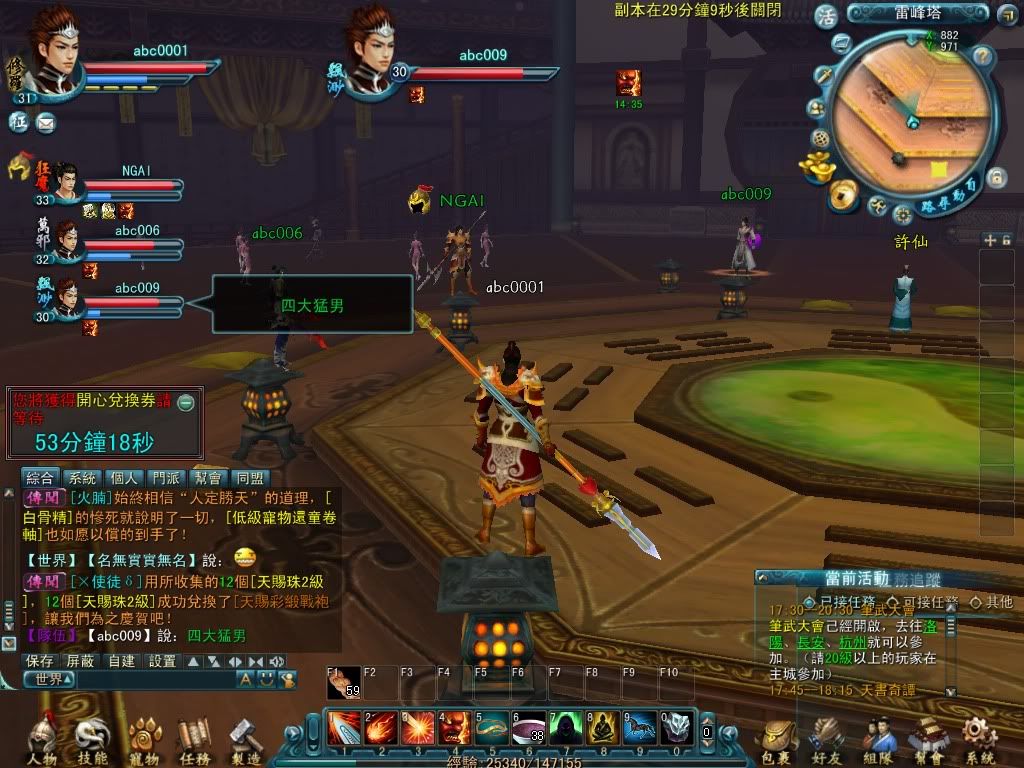Use the F1 quick-slot item
The width and height of the screenshot is (1024, 768).
click(x=343, y=684)
